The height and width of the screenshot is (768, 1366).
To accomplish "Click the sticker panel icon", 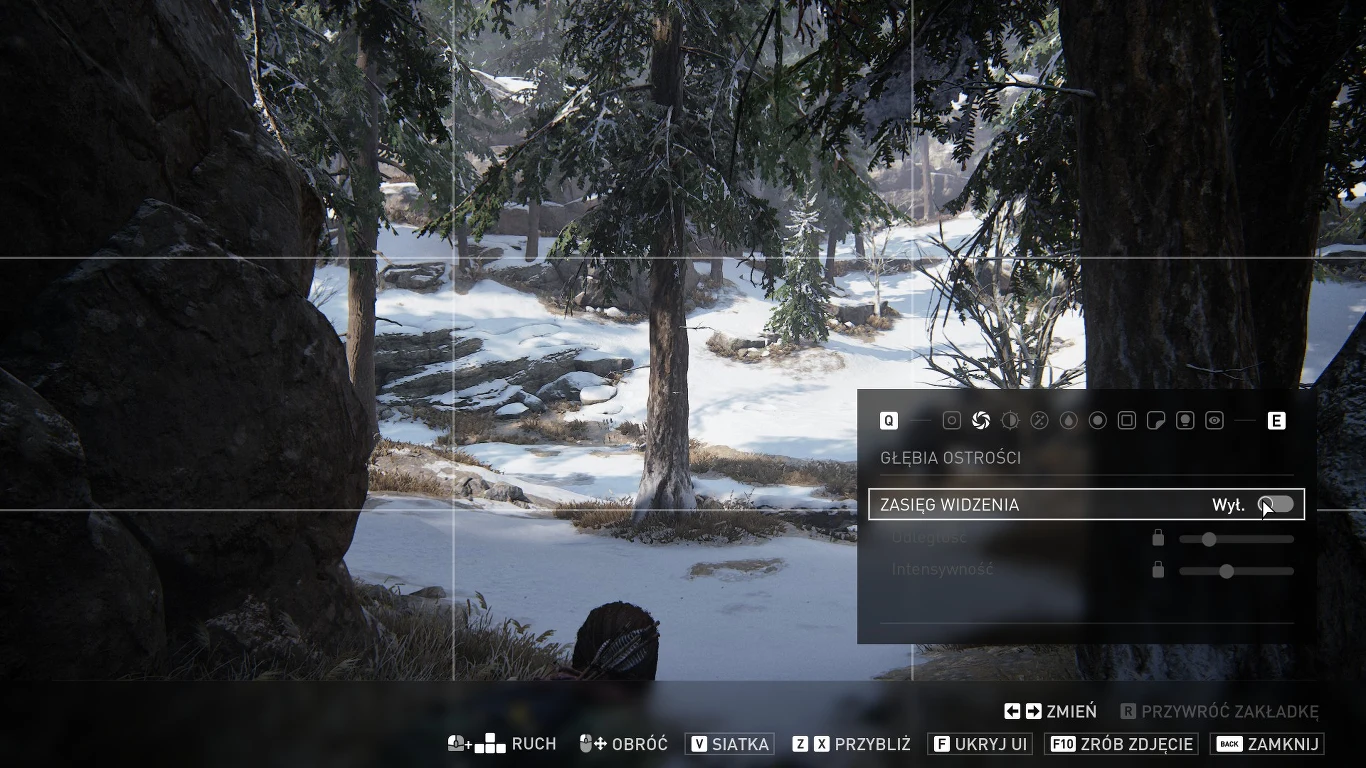I will 1156,420.
